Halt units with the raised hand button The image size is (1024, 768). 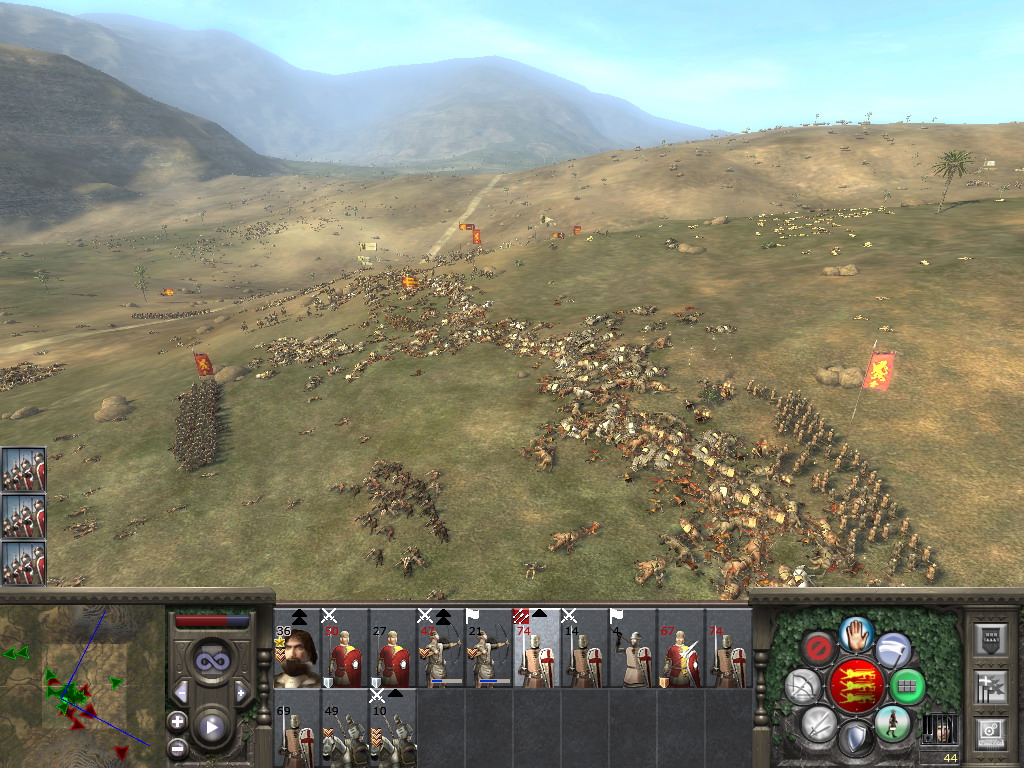pyautogui.click(x=856, y=633)
